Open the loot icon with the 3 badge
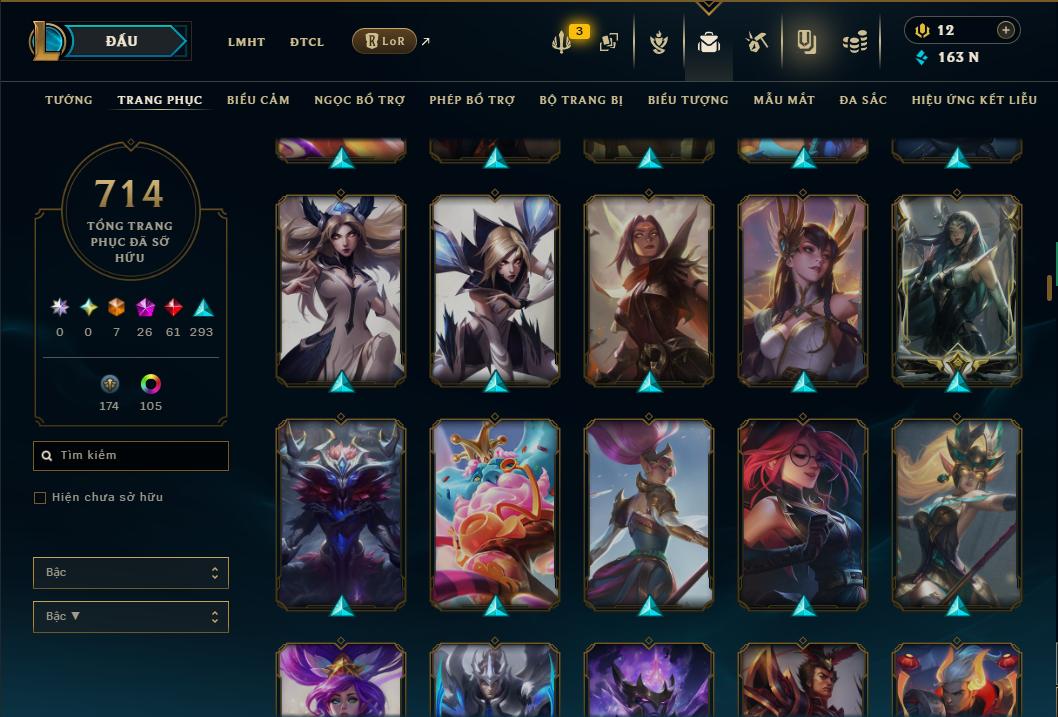The image size is (1058, 717). (563, 42)
